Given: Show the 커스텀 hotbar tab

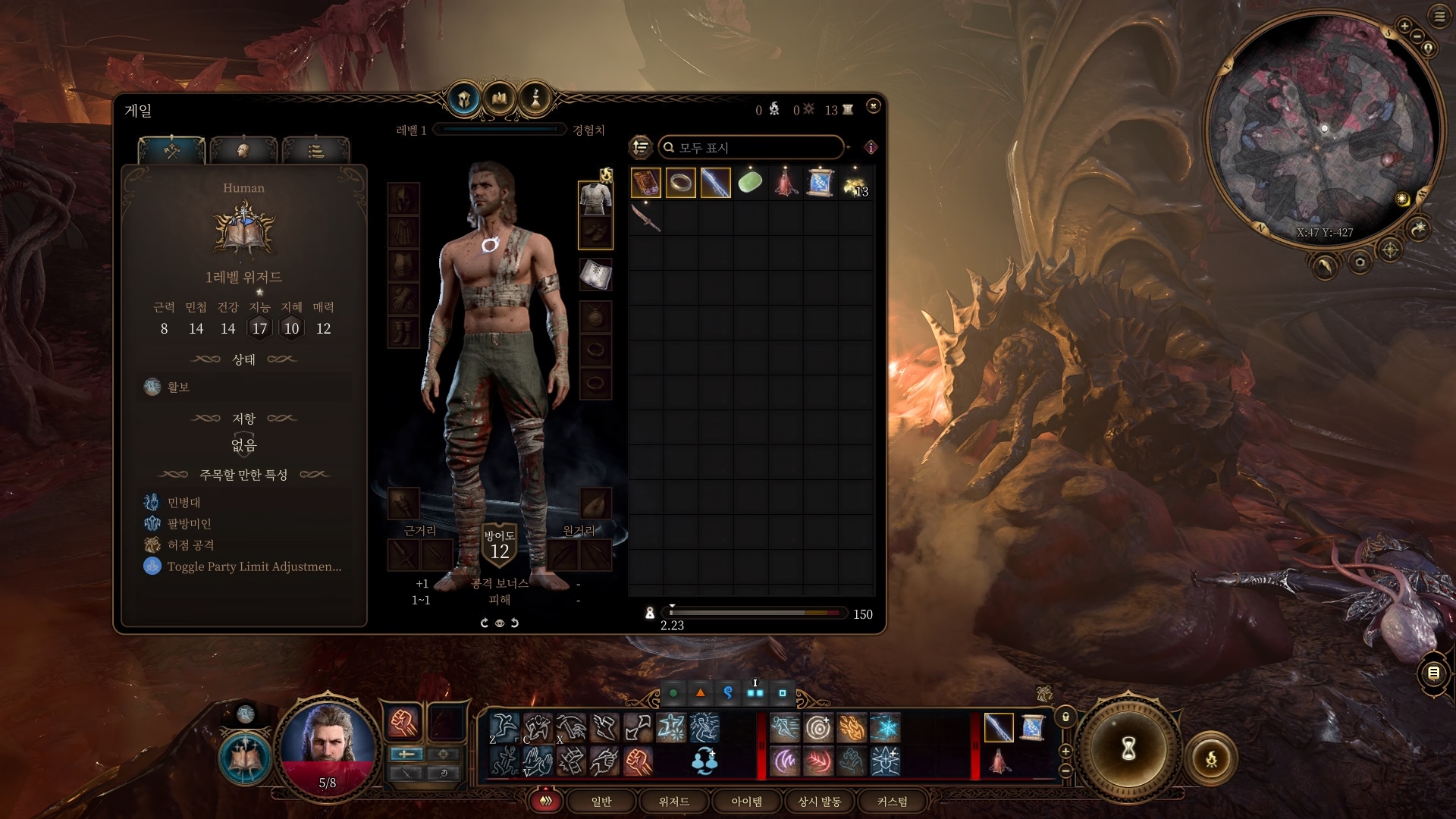Looking at the screenshot, I should (892, 802).
